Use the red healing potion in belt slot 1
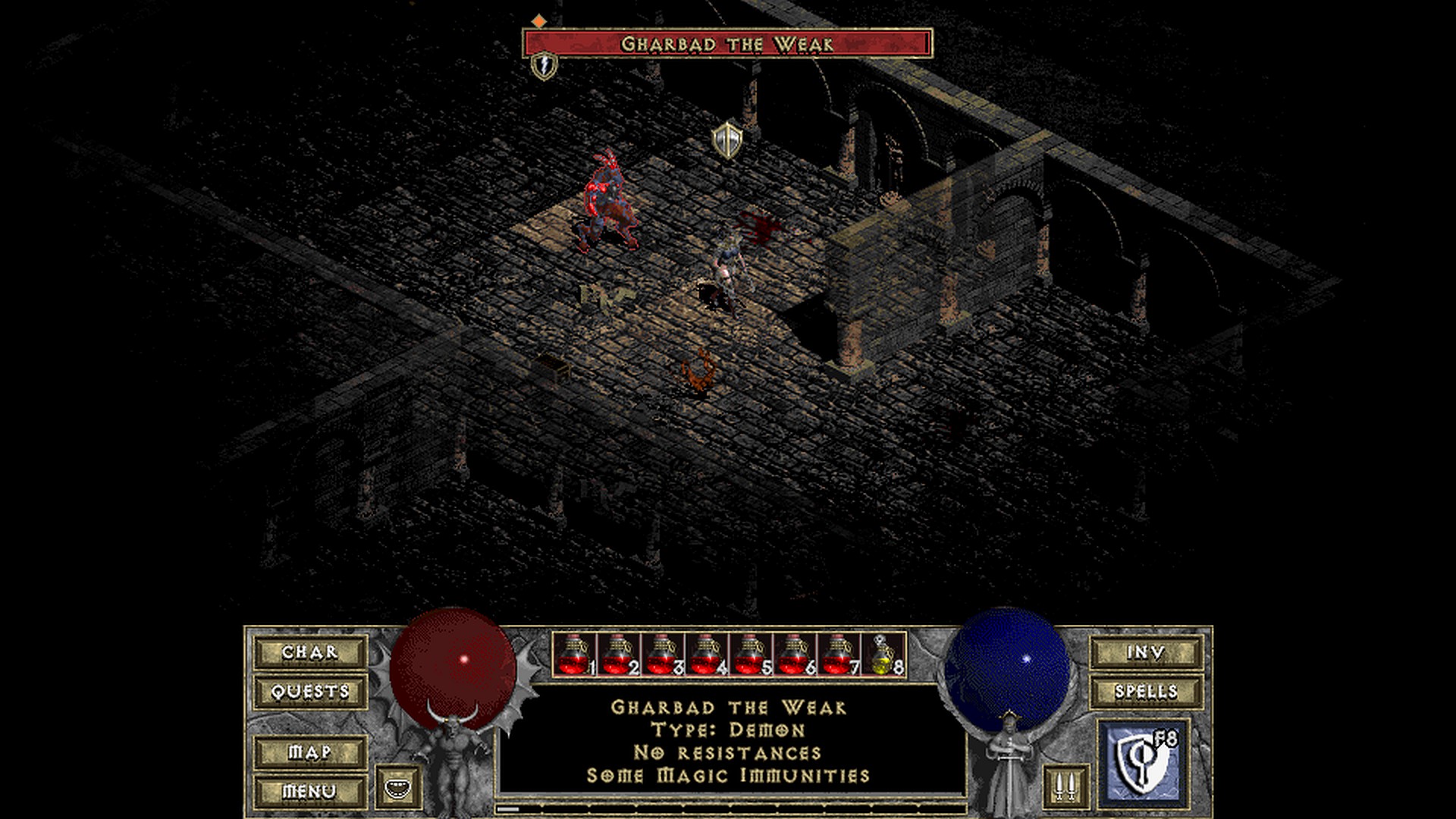The width and height of the screenshot is (1456, 819). [x=574, y=654]
